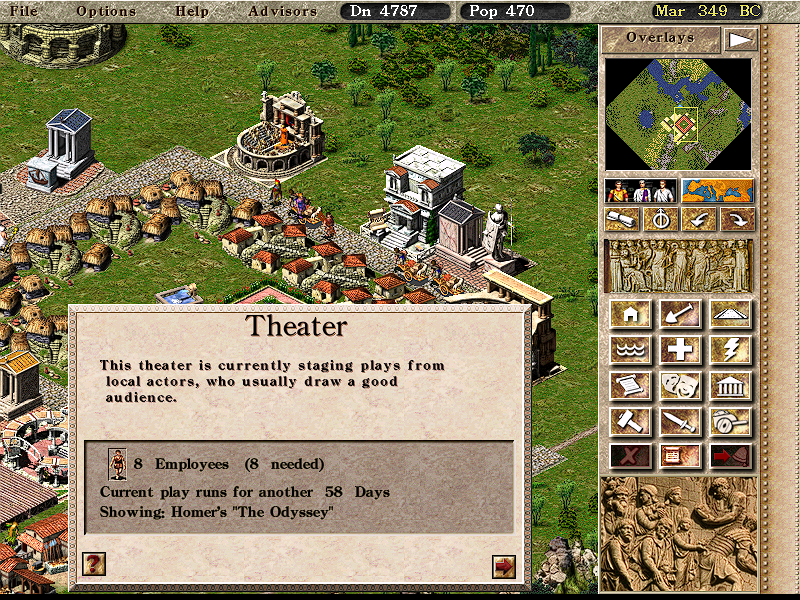
Task: Click the city minimap
Action: [x=679, y=114]
